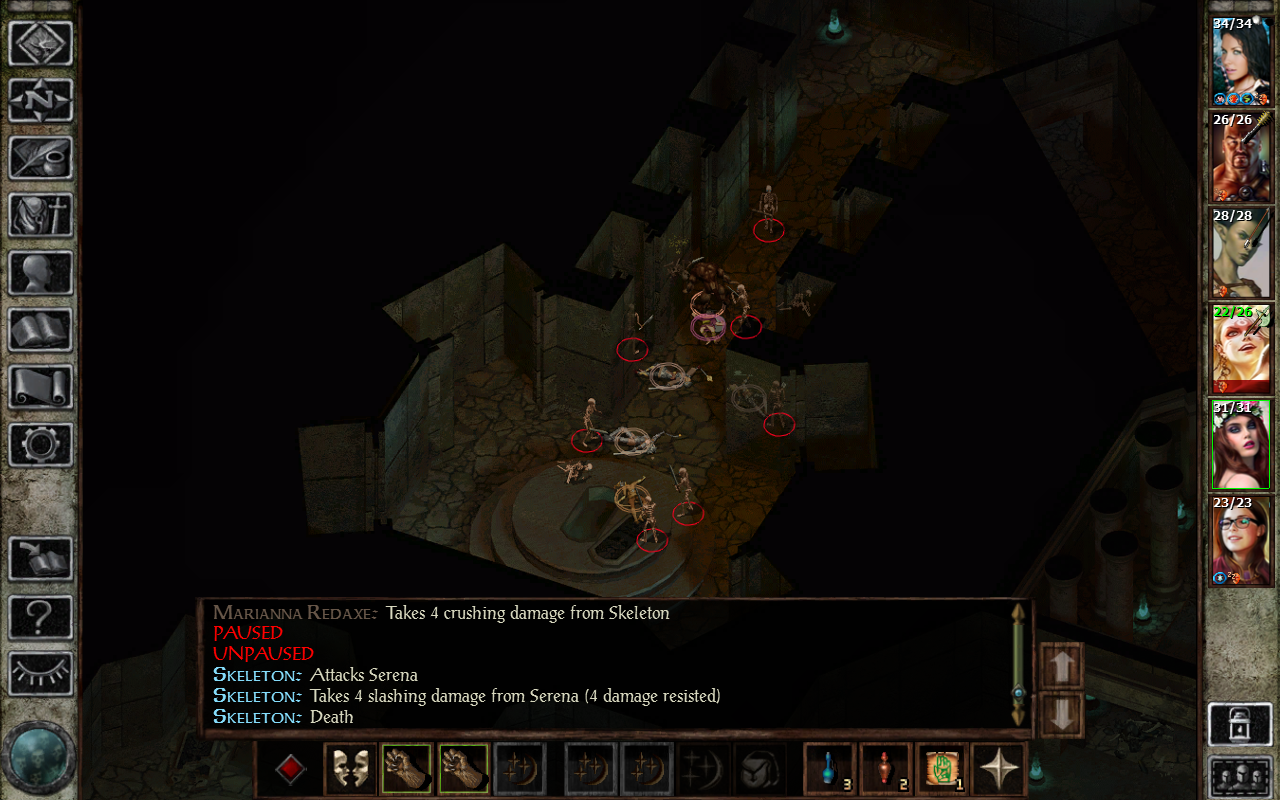This screenshot has width=1280, height=800.
Task: Open the area map with the compass button
Action: (41, 100)
